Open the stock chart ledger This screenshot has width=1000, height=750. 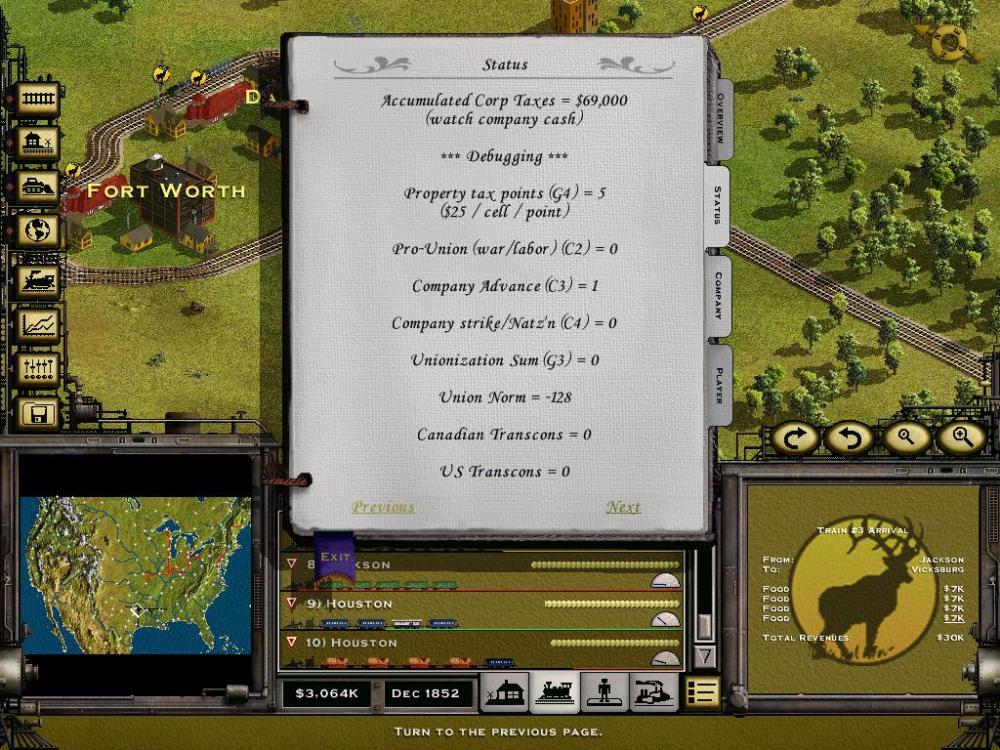click(39, 325)
